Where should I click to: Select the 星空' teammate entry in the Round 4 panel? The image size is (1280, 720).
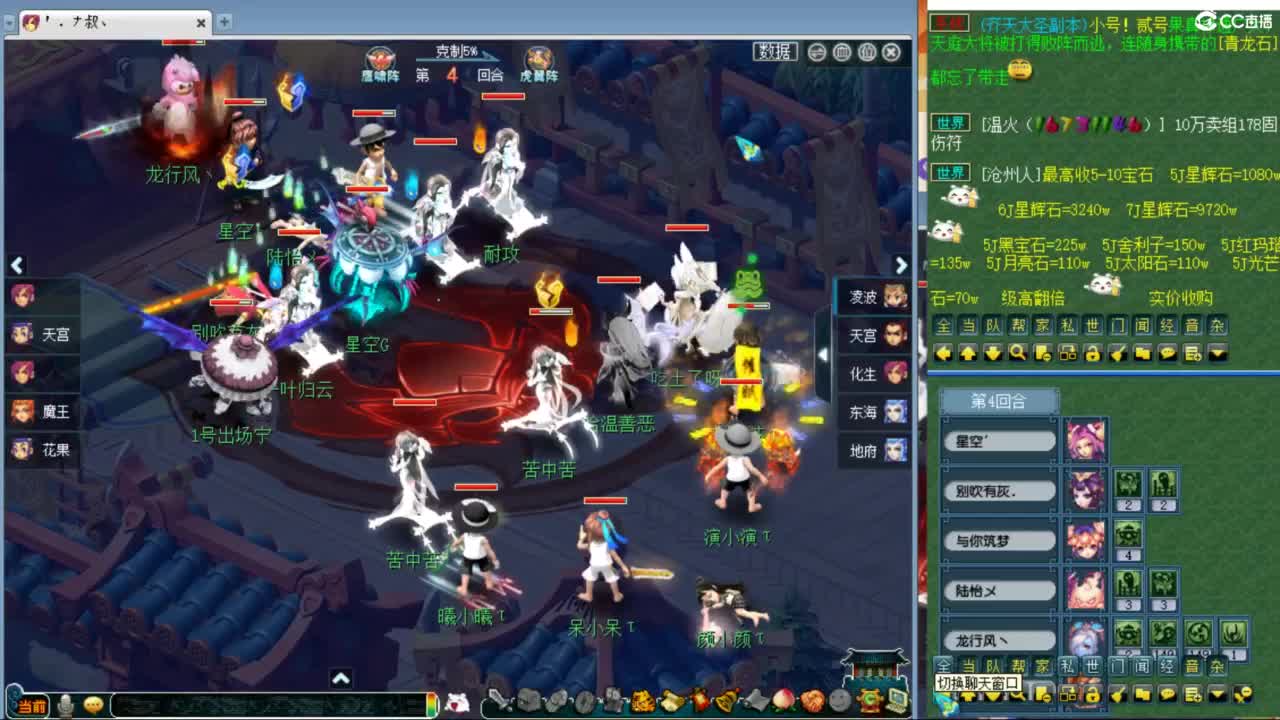[x=998, y=440]
